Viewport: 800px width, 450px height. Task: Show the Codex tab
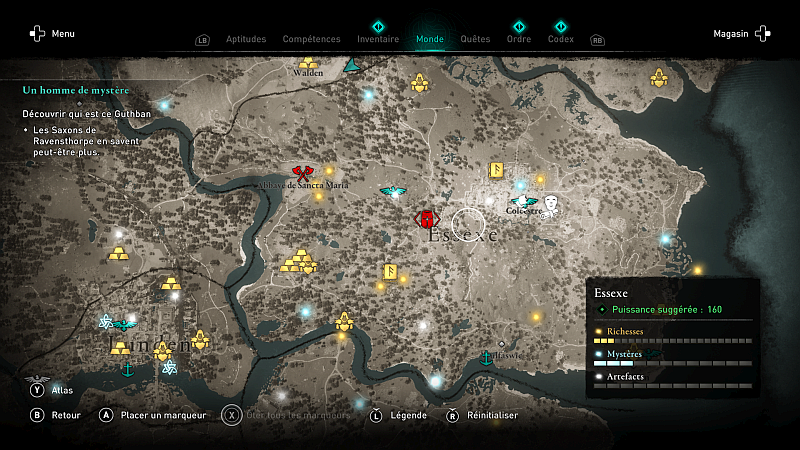(561, 40)
